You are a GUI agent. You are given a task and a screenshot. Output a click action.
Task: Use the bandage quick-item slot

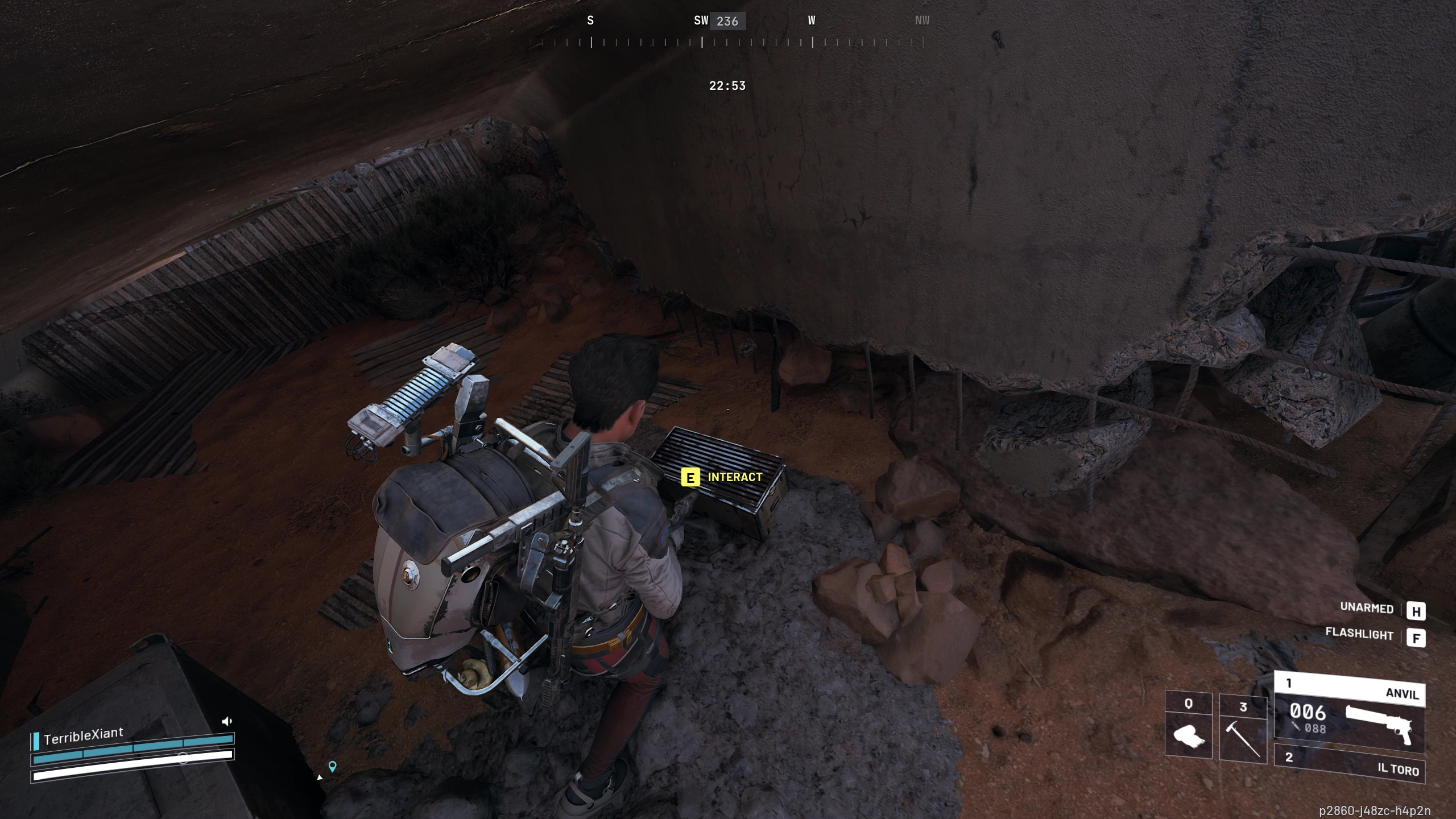click(x=1189, y=726)
